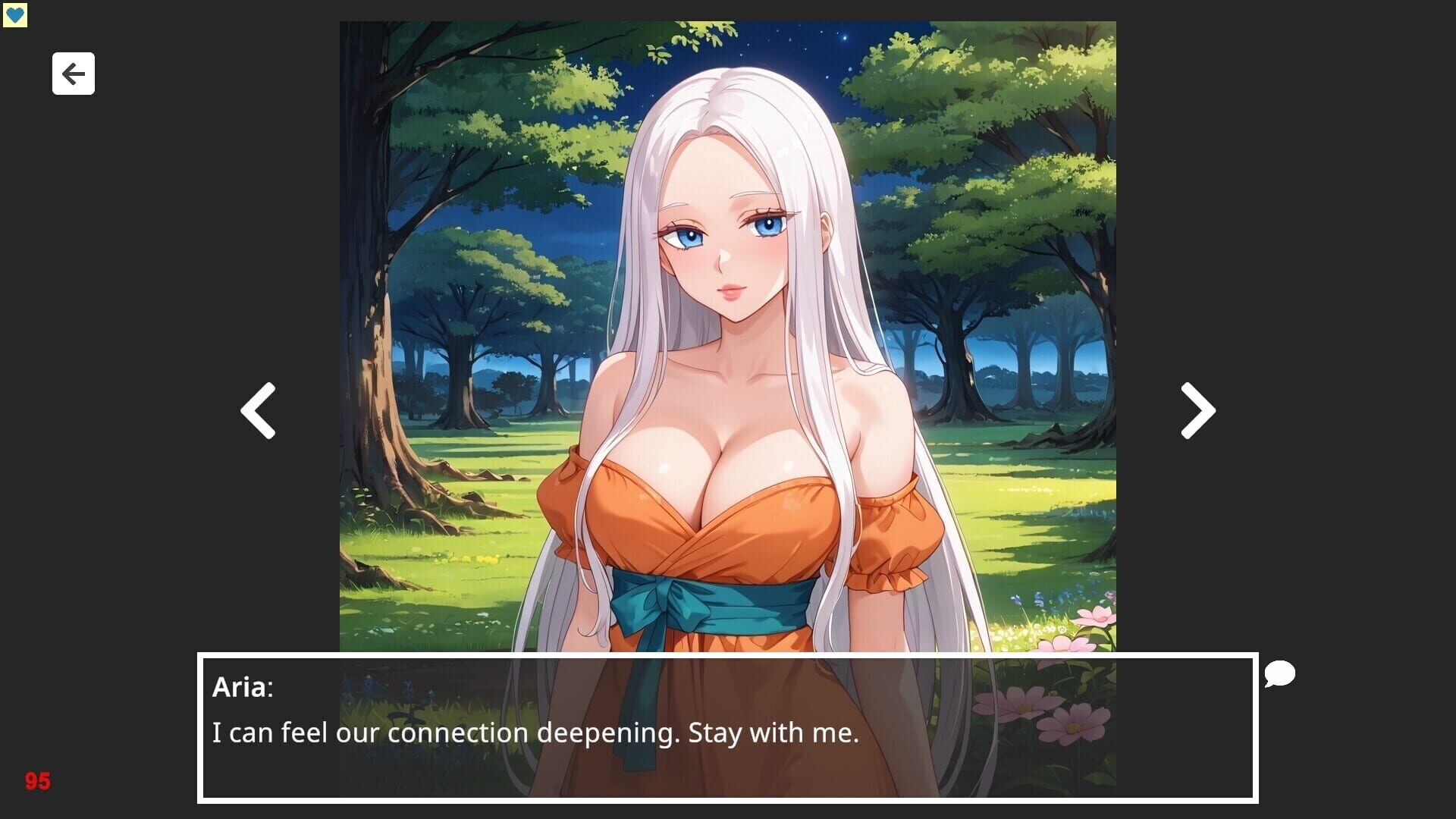Click Aria's character portrait

pyautogui.click(x=728, y=303)
